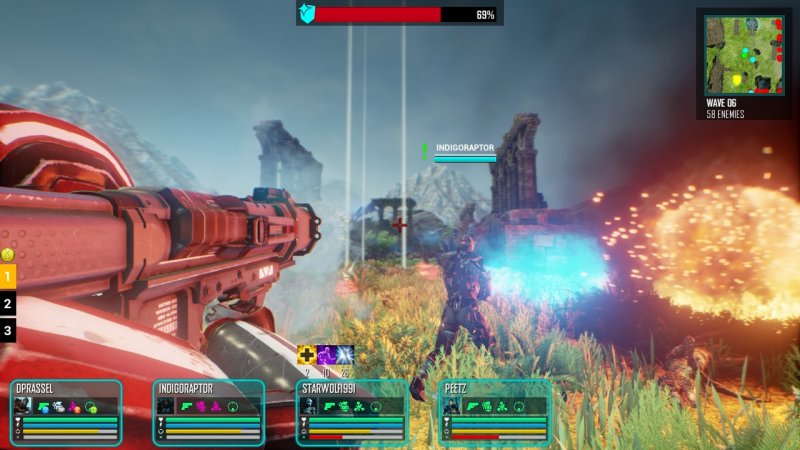Click the blue shield objective icon
The height and width of the screenshot is (450, 800).
(306, 15)
